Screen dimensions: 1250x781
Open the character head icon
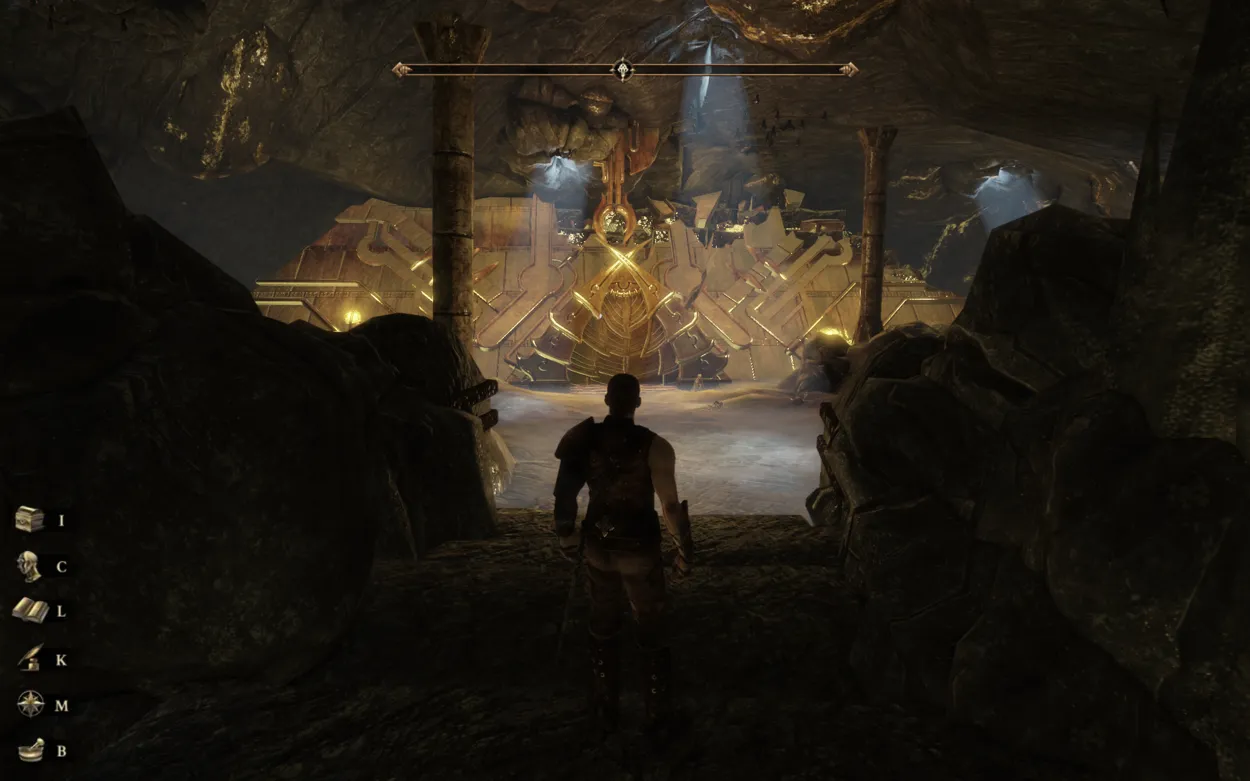coord(29,566)
